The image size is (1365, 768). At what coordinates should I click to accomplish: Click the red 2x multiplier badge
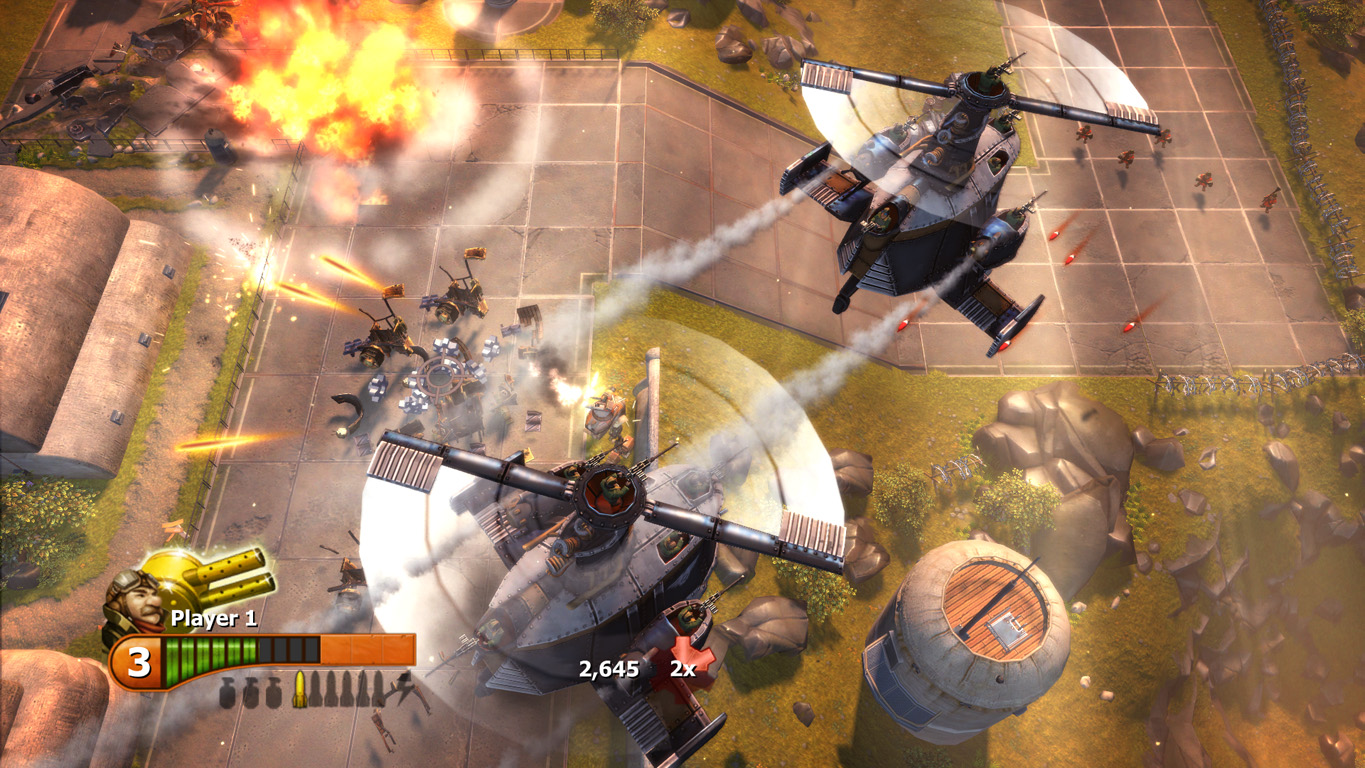[688, 666]
